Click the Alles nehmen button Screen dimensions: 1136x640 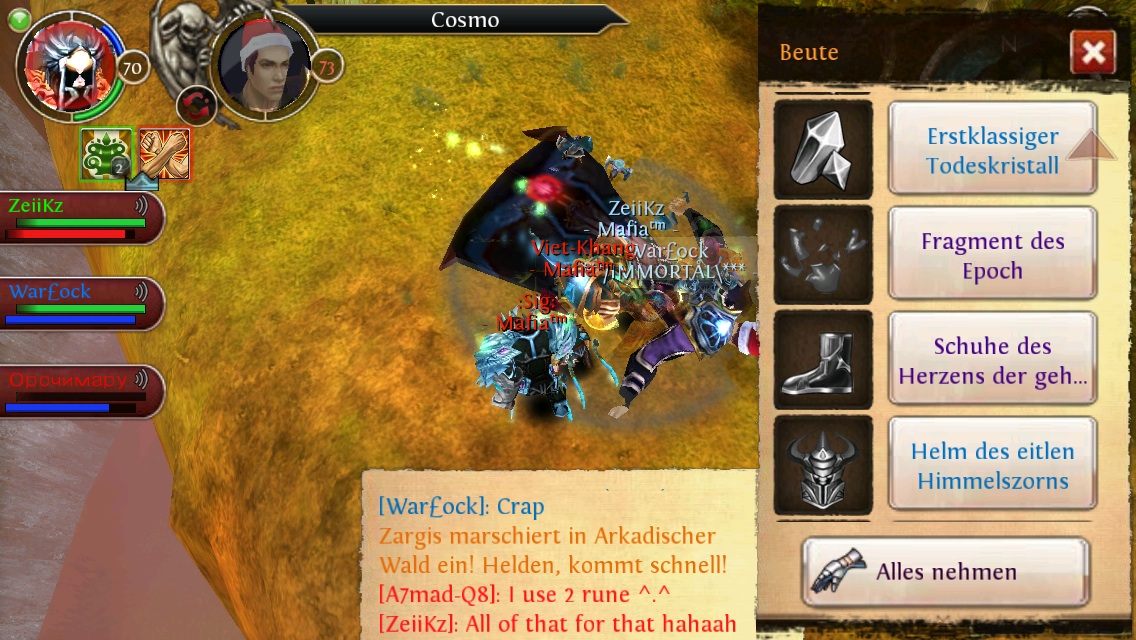(945, 572)
